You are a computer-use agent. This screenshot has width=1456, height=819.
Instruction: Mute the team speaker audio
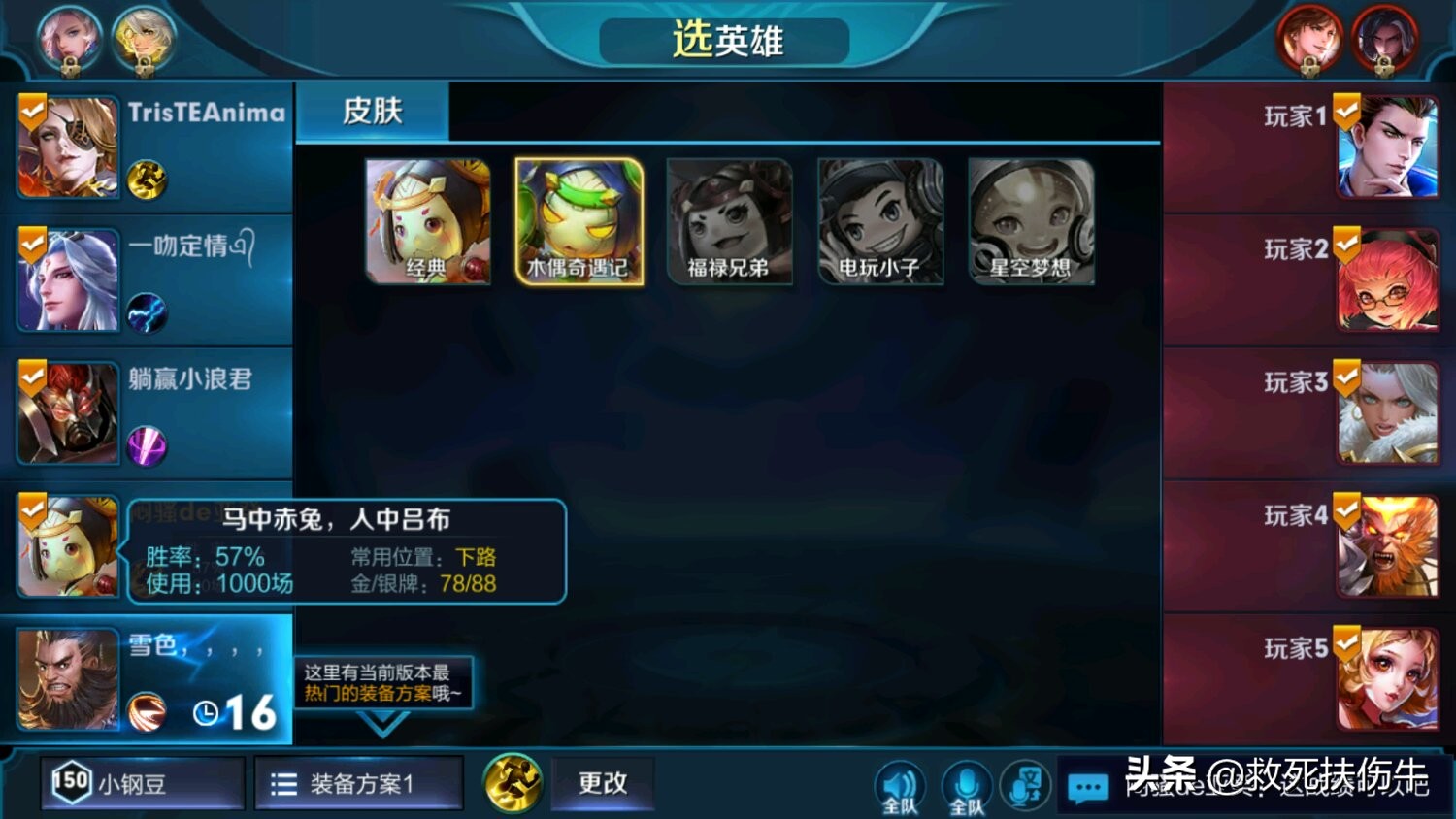tap(901, 784)
